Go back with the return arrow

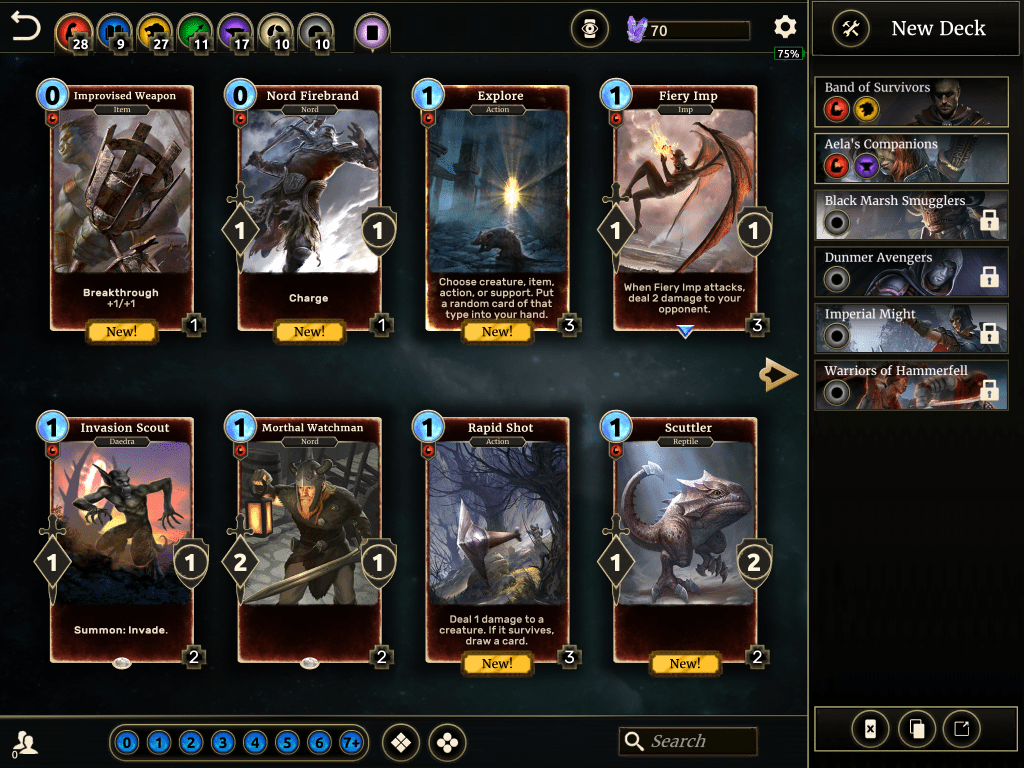tap(26, 27)
